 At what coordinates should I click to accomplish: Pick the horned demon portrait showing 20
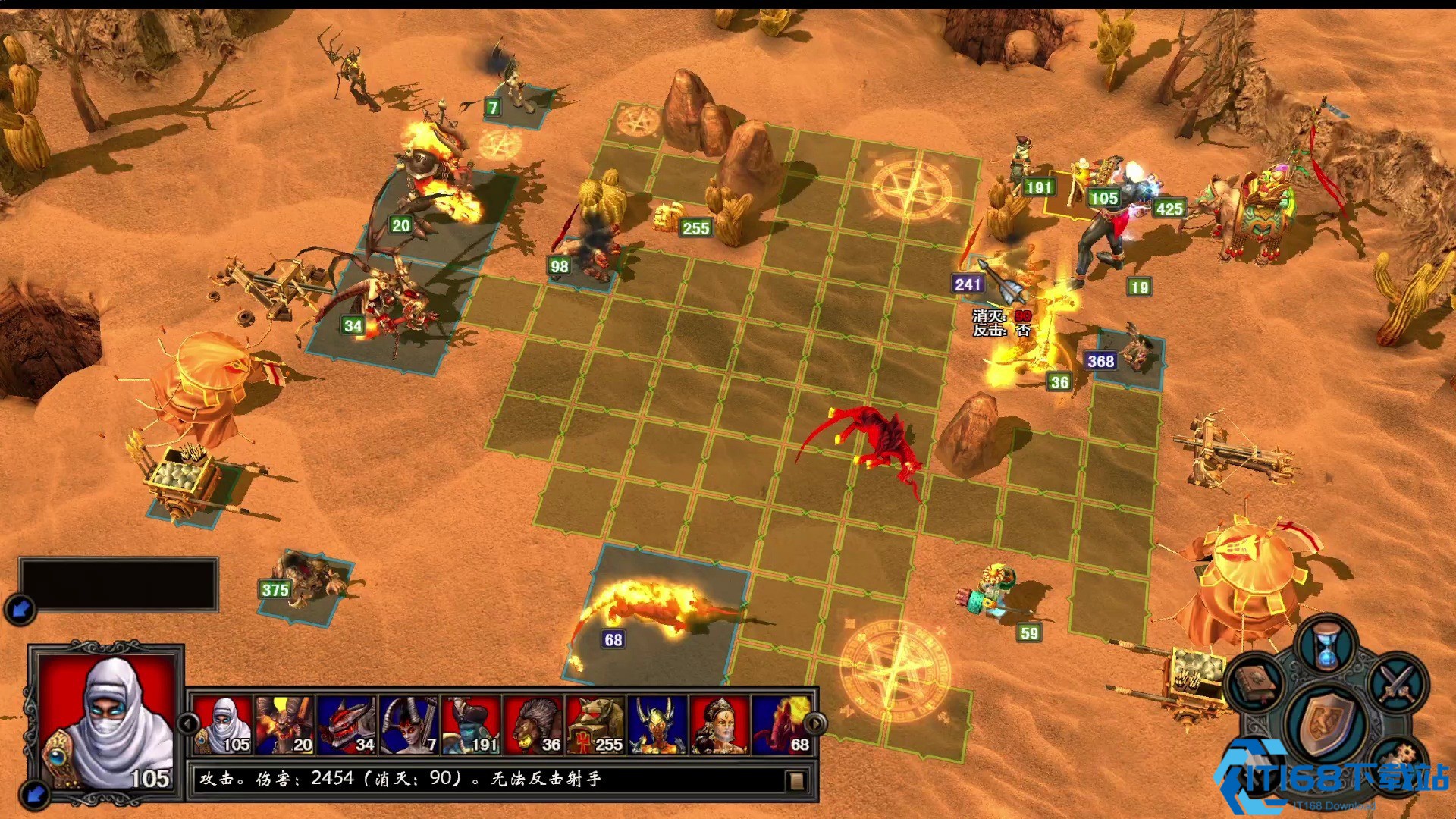tap(284, 725)
